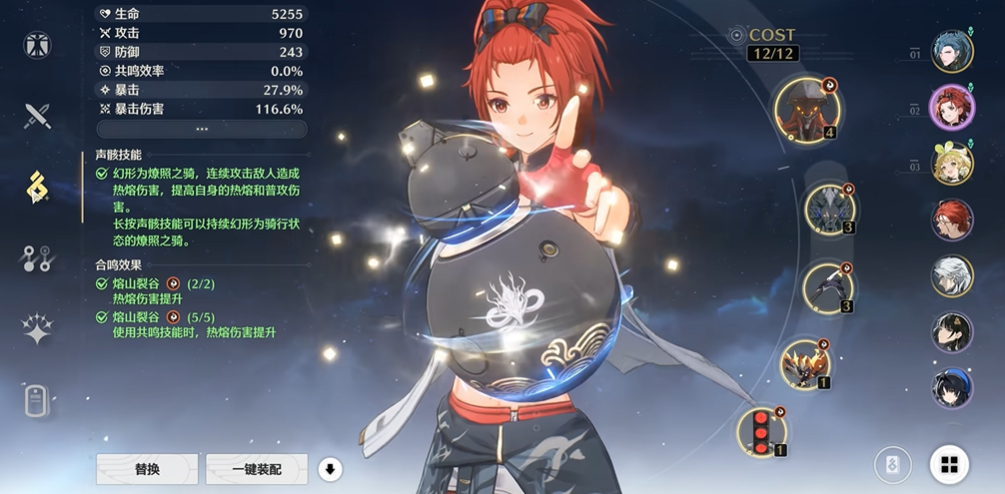Click the 替换 replace button

point(147,468)
